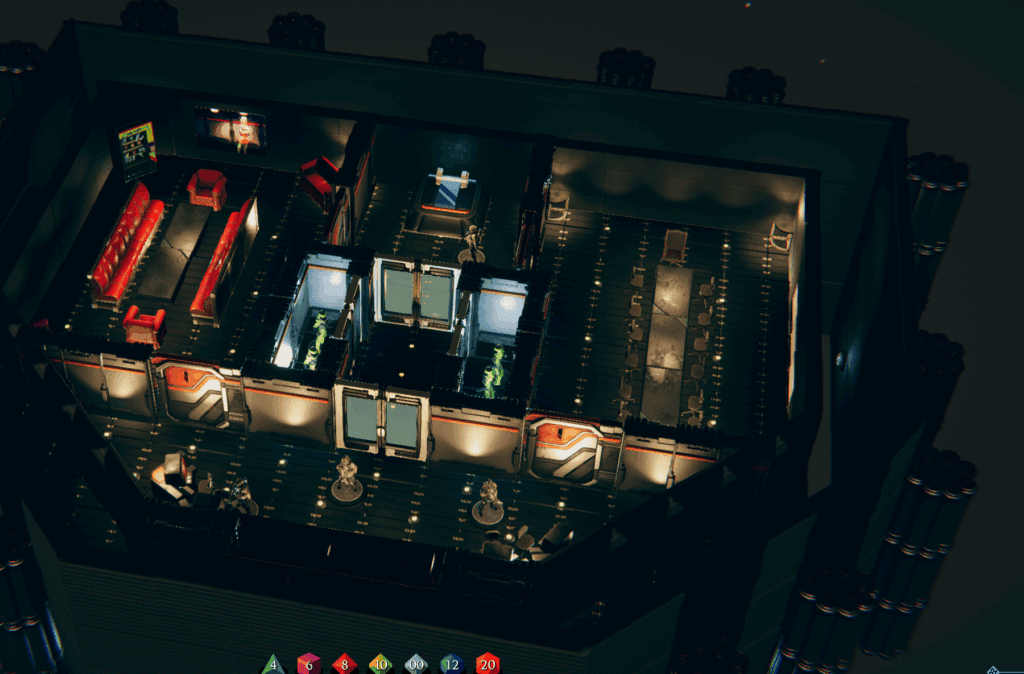
Task: Roll the grey percentile 00 die
Action: (416, 664)
